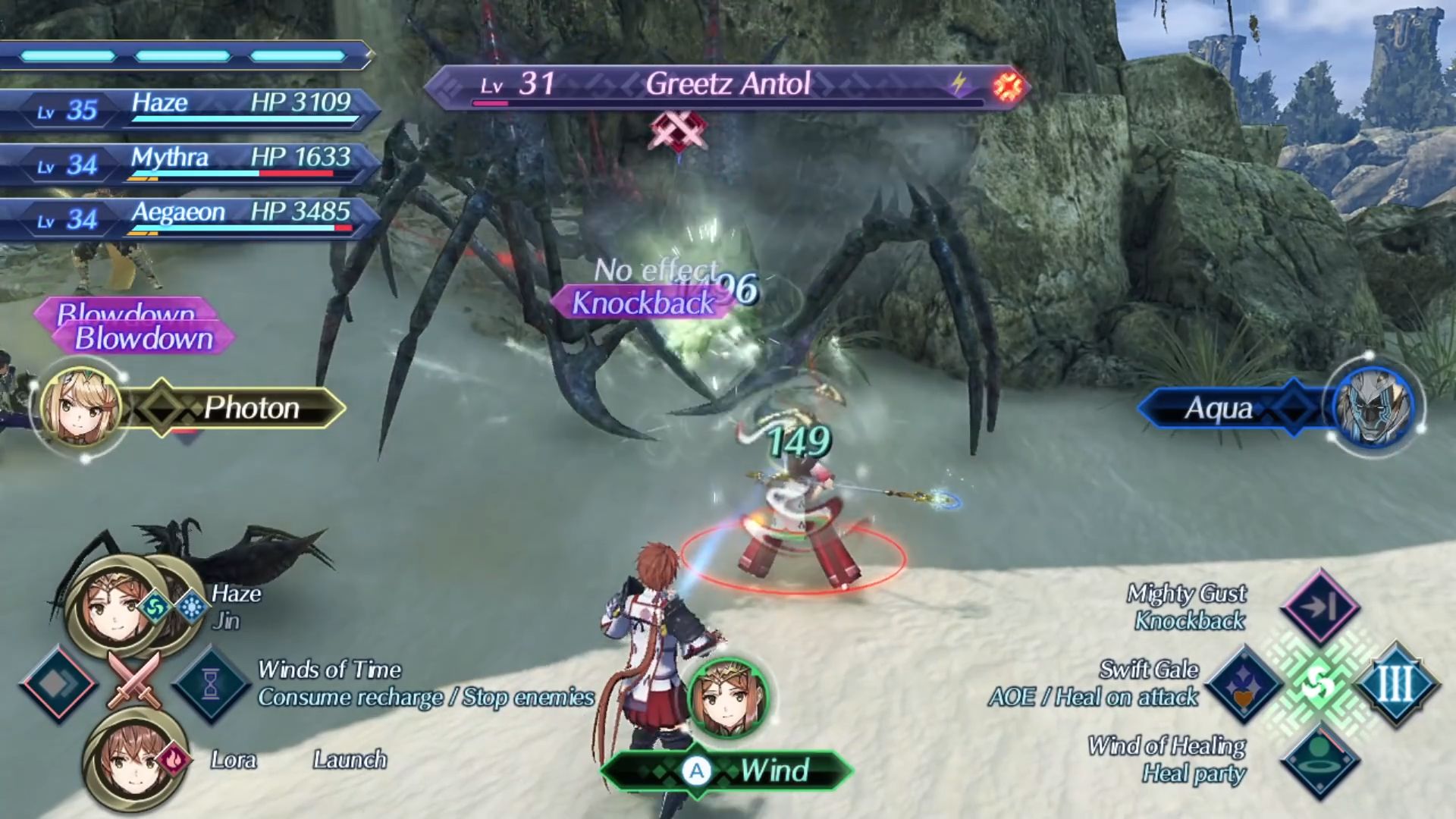Select the crossed swords switch icon
This screenshot has height=819, width=1456.
tap(135, 679)
